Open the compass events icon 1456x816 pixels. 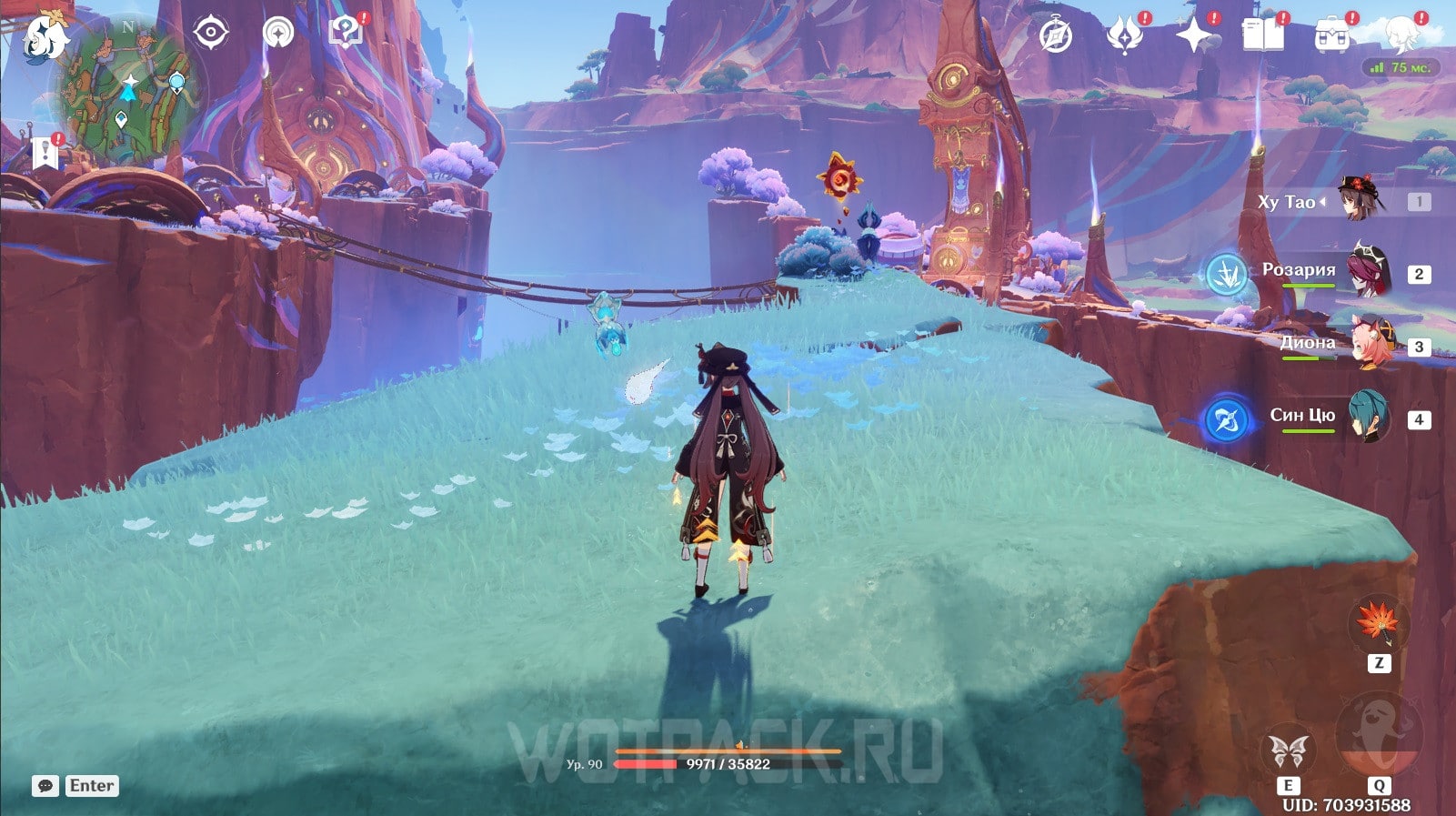coord(1056,36)
